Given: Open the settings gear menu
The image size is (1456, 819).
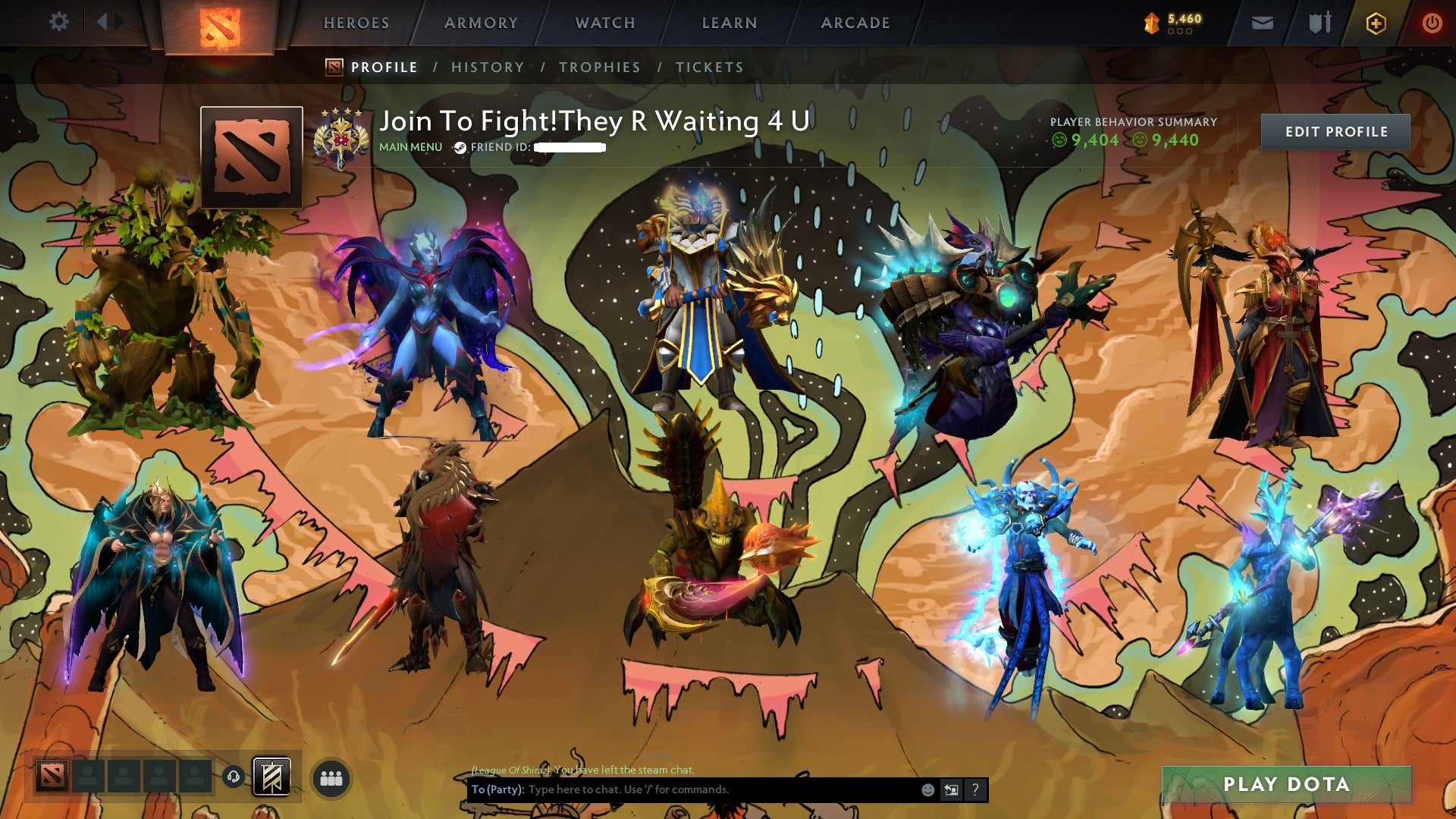Looking at the screenshot, I should (x=59, y=22).
